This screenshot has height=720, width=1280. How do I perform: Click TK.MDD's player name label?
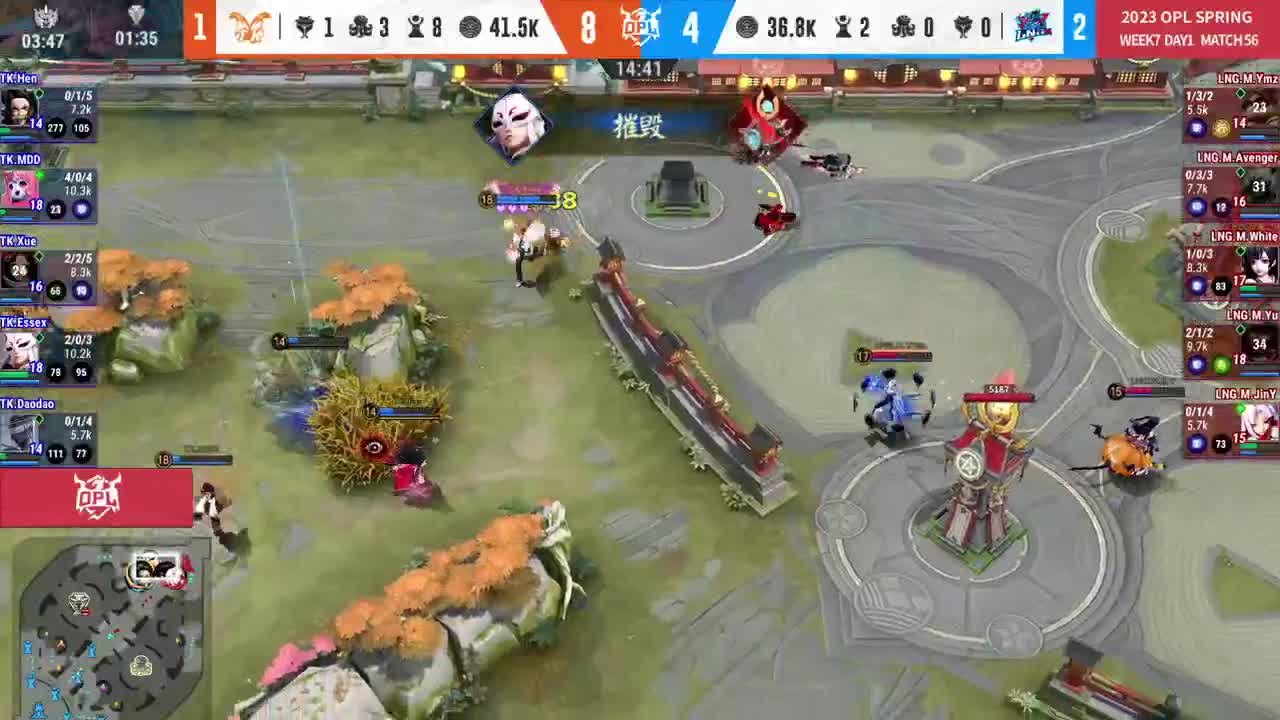[x=20, y=160]
